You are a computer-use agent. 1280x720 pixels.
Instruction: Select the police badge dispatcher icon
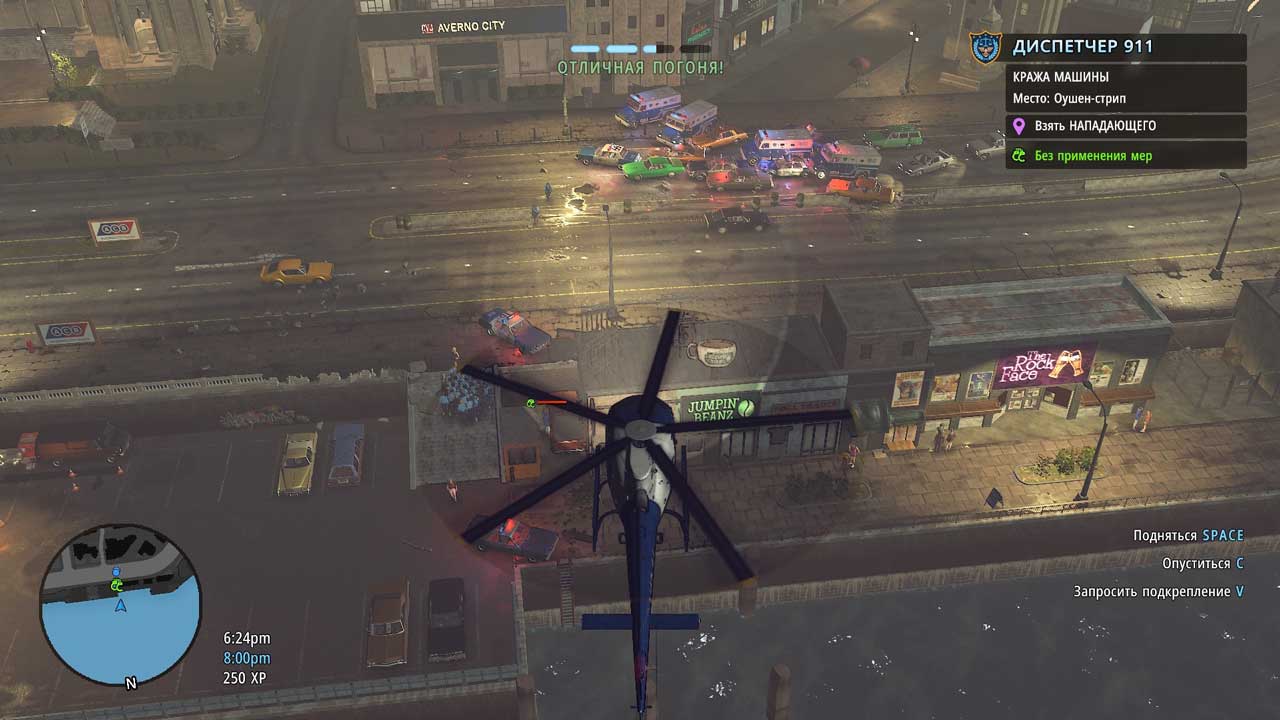[985, 47]
